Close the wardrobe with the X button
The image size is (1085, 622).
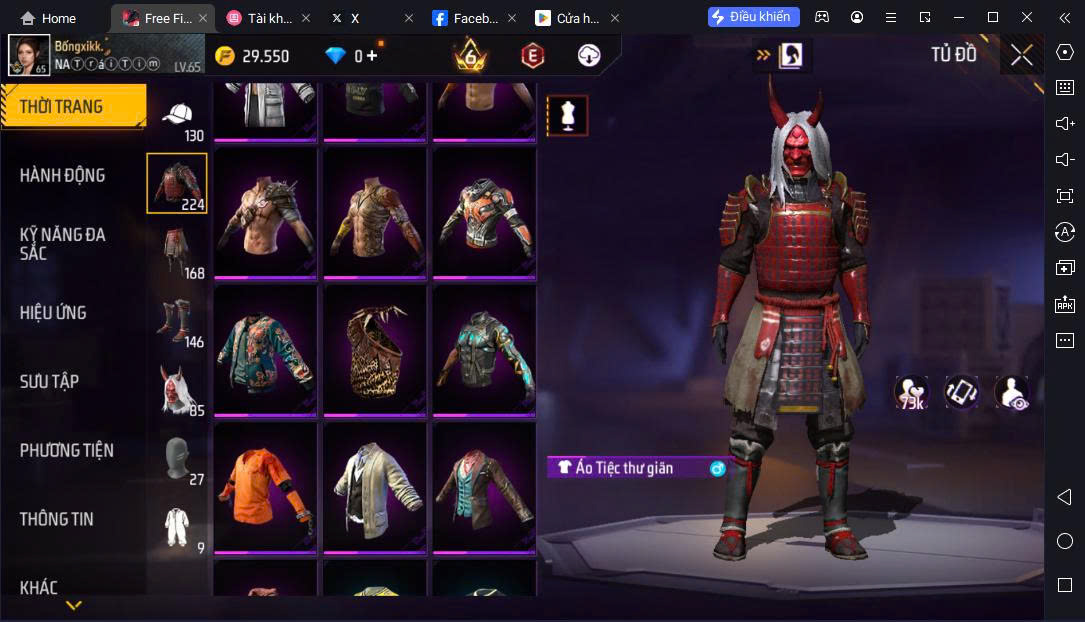pyautogui.click(x=1021, y=55)
